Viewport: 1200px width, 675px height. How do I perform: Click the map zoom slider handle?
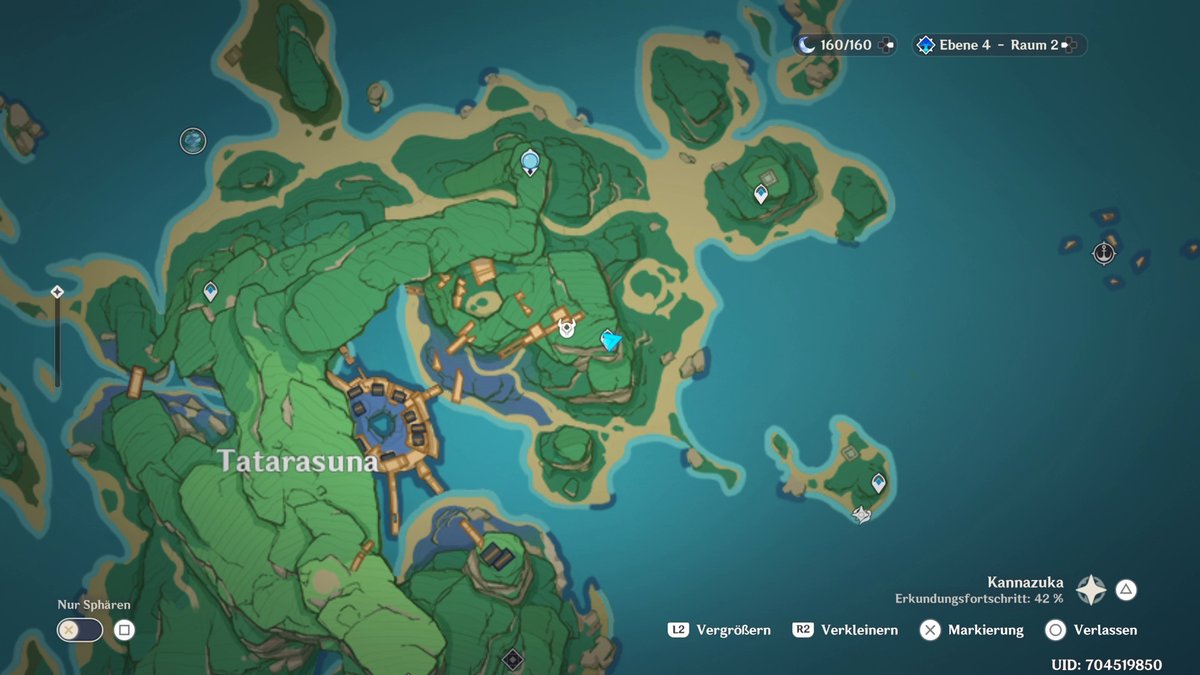tap(57, 292)
